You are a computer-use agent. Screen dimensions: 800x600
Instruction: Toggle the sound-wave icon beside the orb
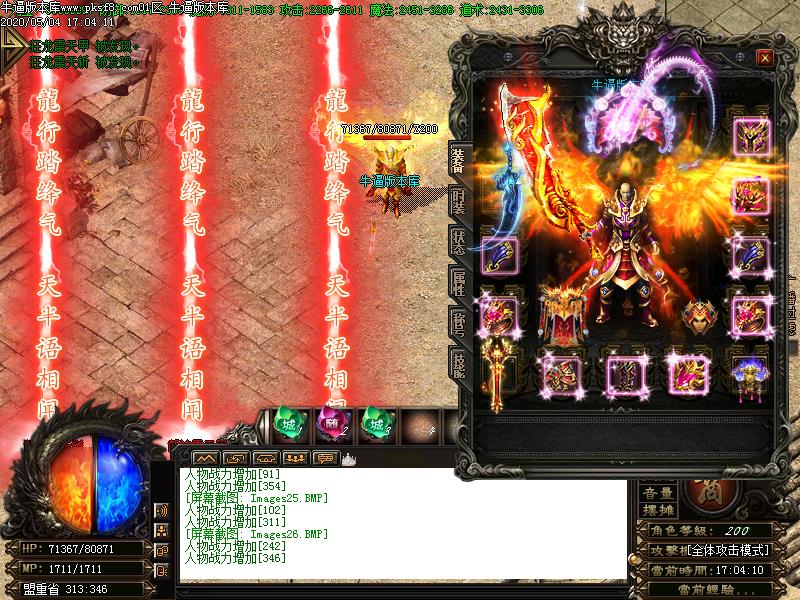[x=162, y=512]
